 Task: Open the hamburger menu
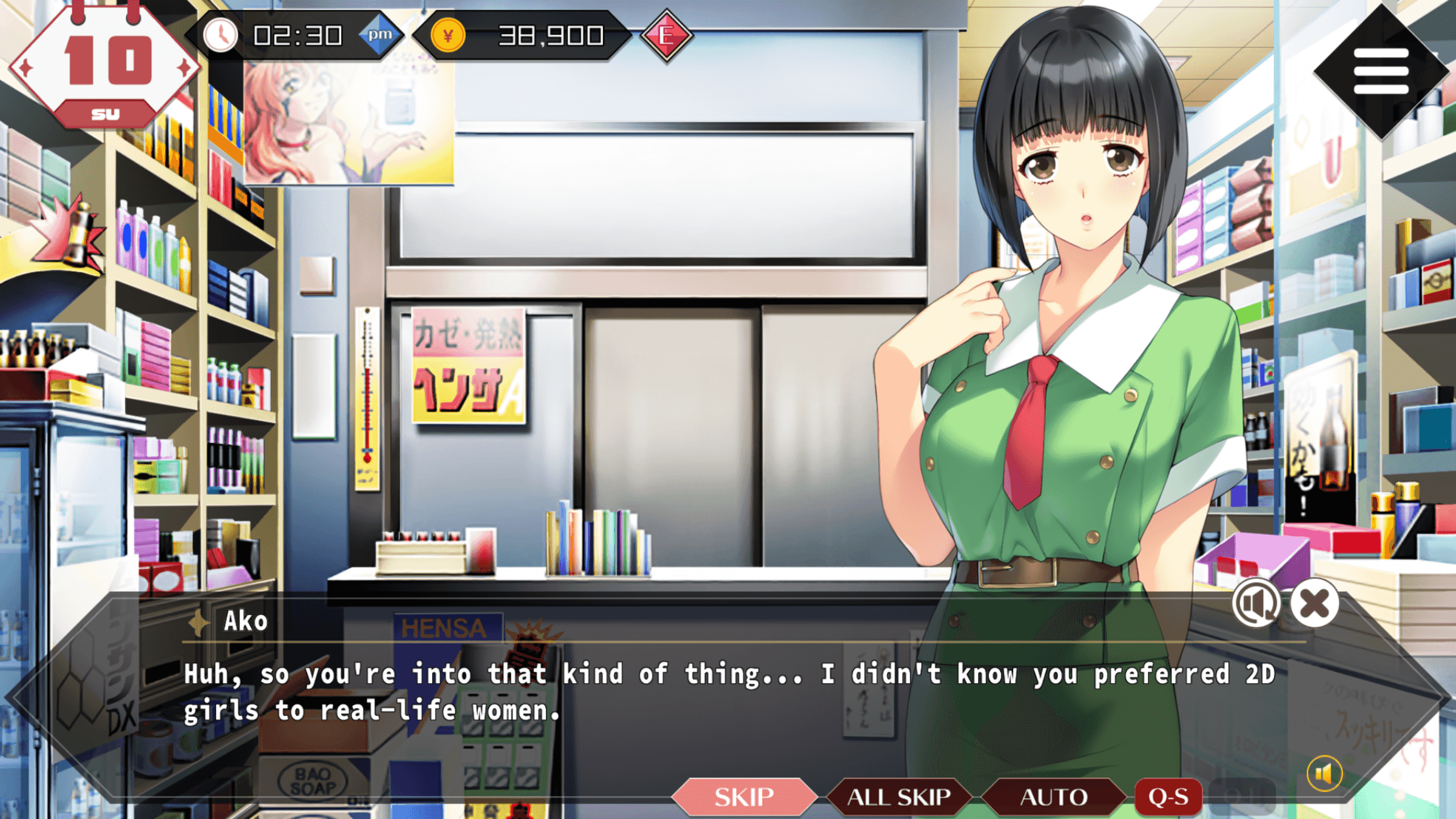[1381, 71]
